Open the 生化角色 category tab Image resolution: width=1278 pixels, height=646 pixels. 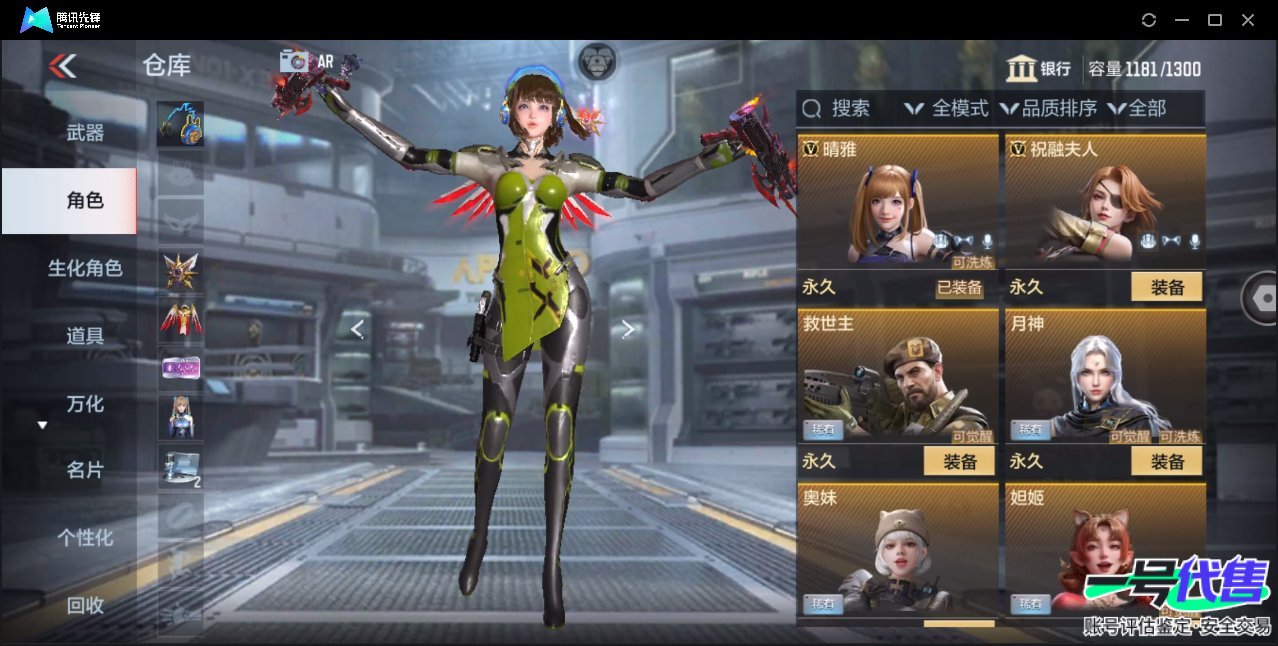(85, 268)
